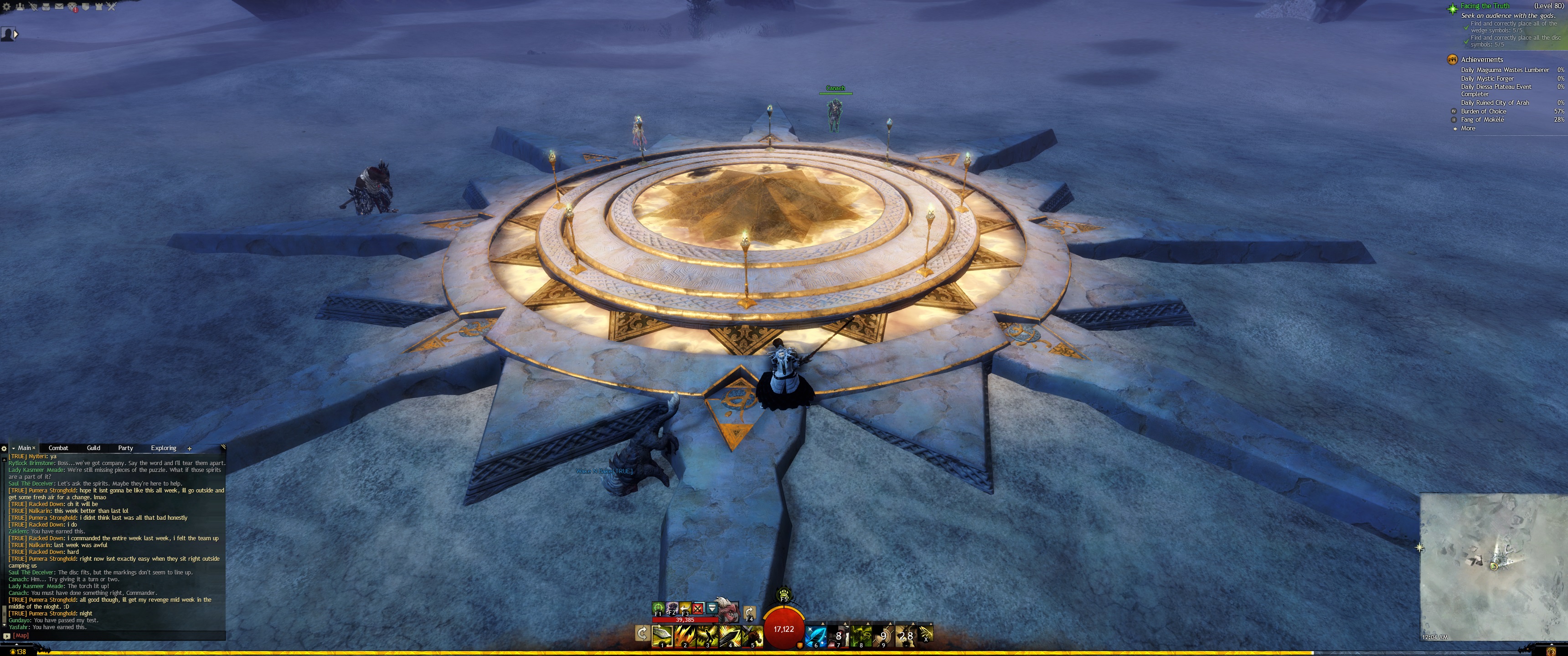Switch to the Combat chat tab
Screen dimensions: 1568x656
[x=58, y=448]
